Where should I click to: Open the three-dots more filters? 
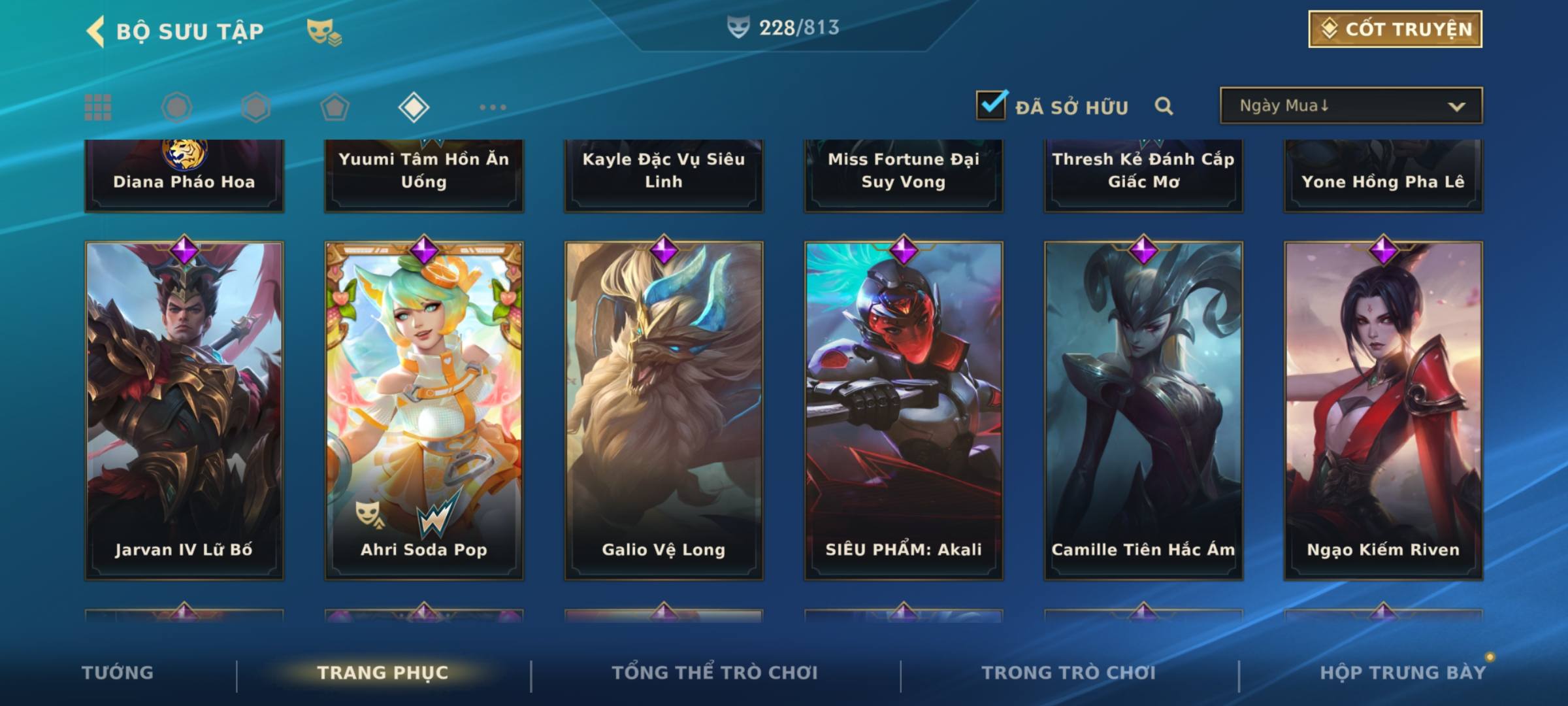click(493, 107)
